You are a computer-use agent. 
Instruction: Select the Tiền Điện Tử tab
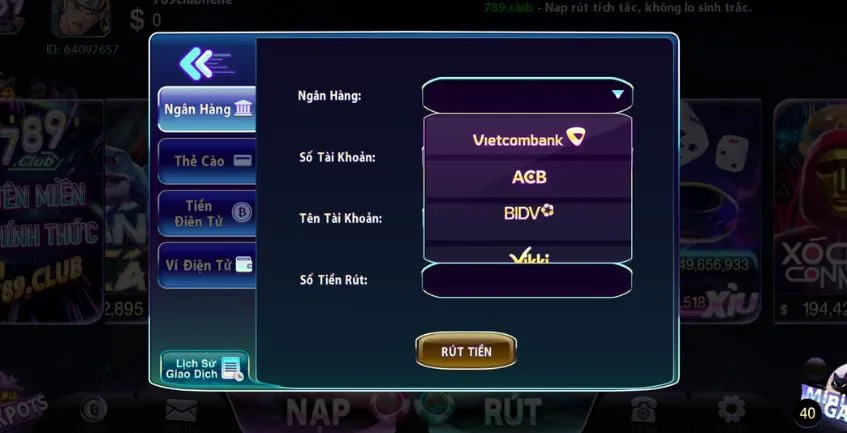[207, 212]
